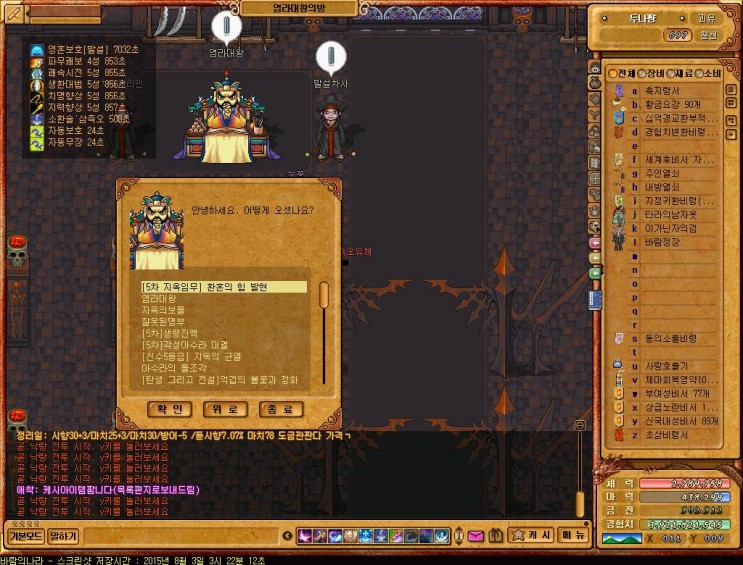Screen dimensions: 743x565
Task: Close the dialogue with 종료 button
Action: click(x=280, y=409)
